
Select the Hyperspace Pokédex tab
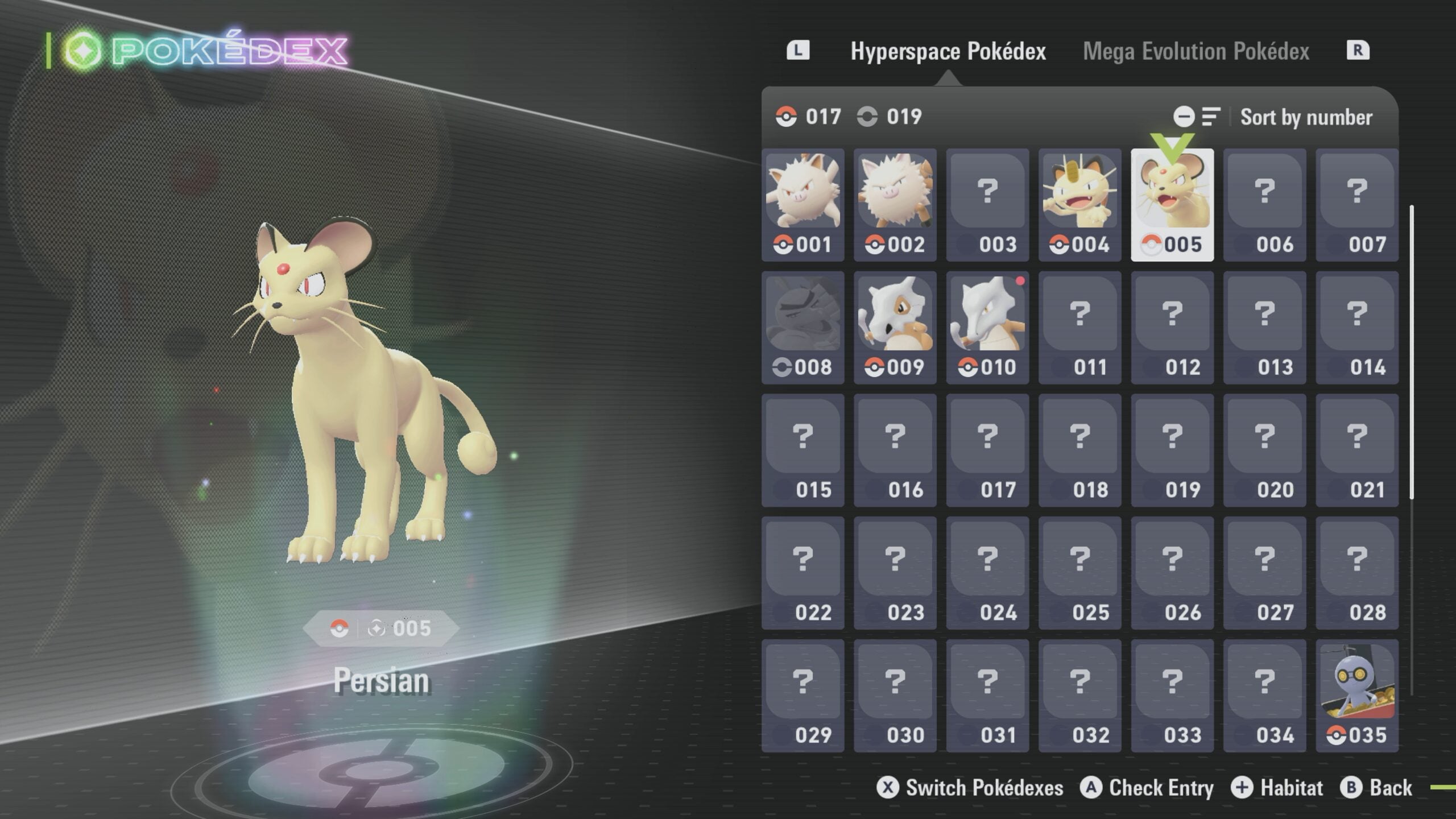948,52
